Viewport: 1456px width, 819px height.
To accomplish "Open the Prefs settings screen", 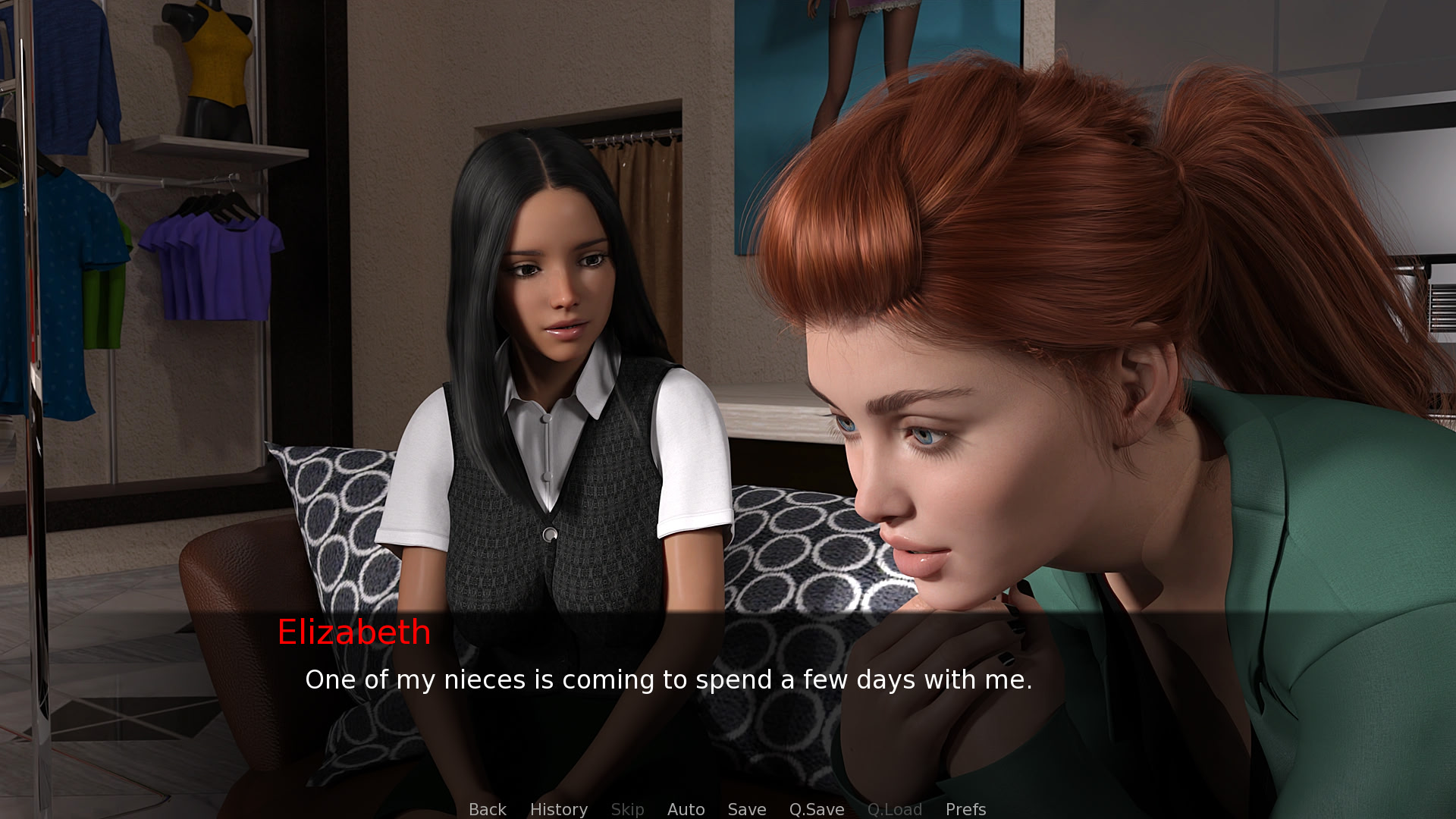I will click(x=965, y=809).
